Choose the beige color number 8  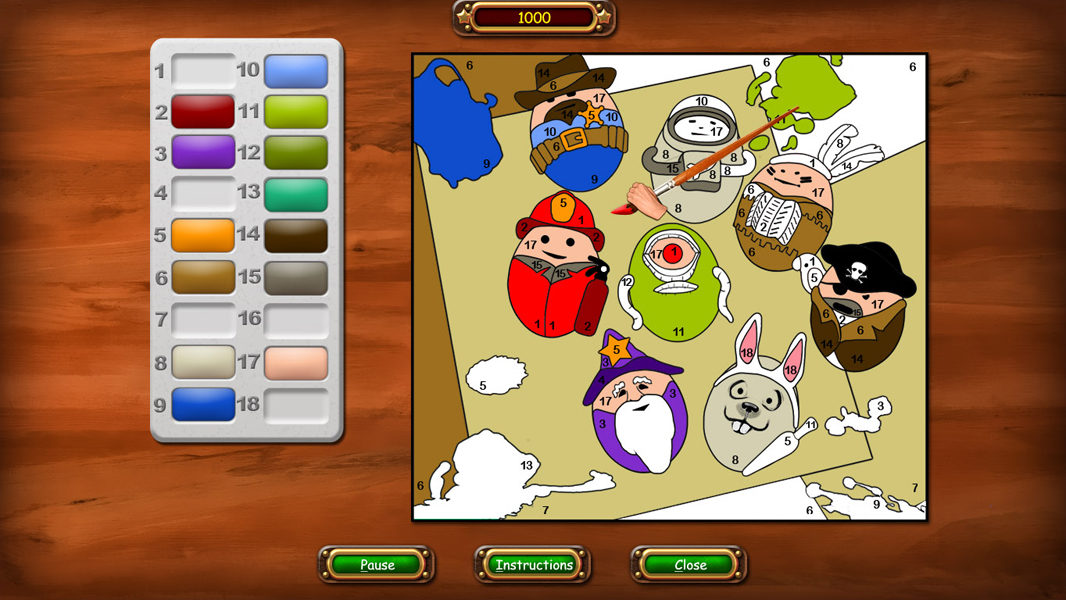(x=202, y=362)
